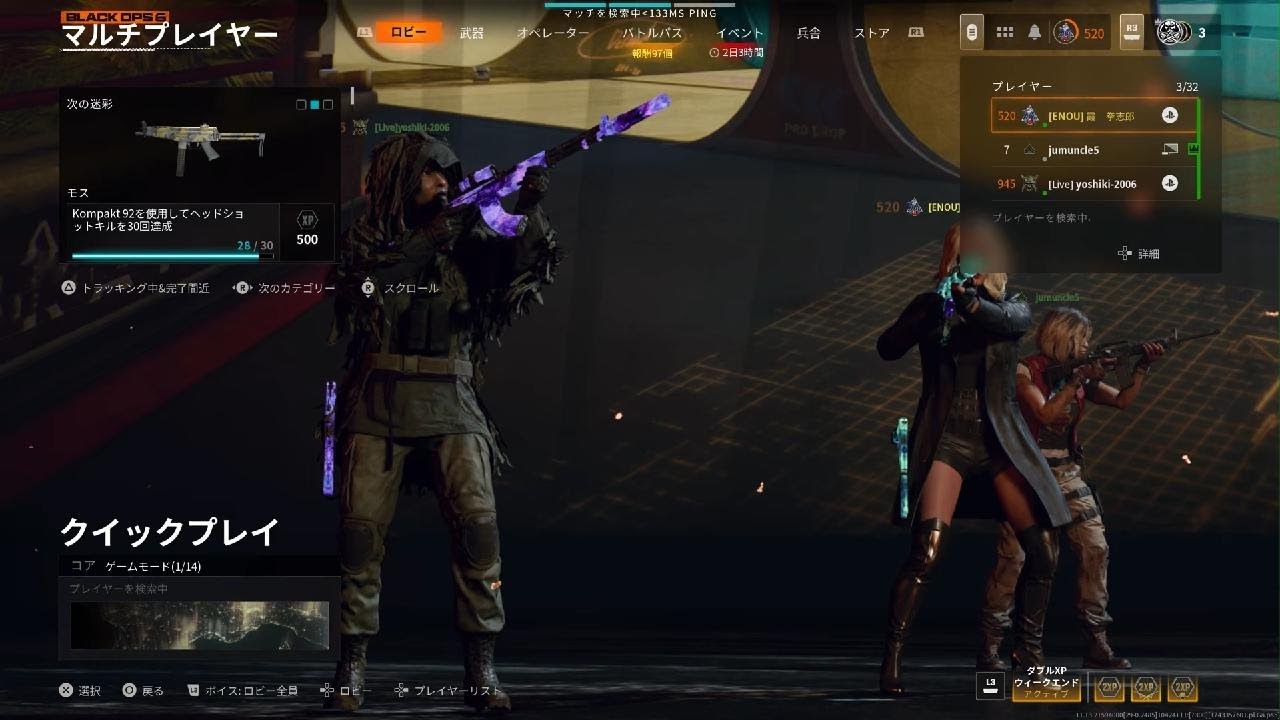The width and height of the screenshot is (1280, 720).
Task: Open the grid menu icon
Action: pyautogui.click(x=1004, y=33)
